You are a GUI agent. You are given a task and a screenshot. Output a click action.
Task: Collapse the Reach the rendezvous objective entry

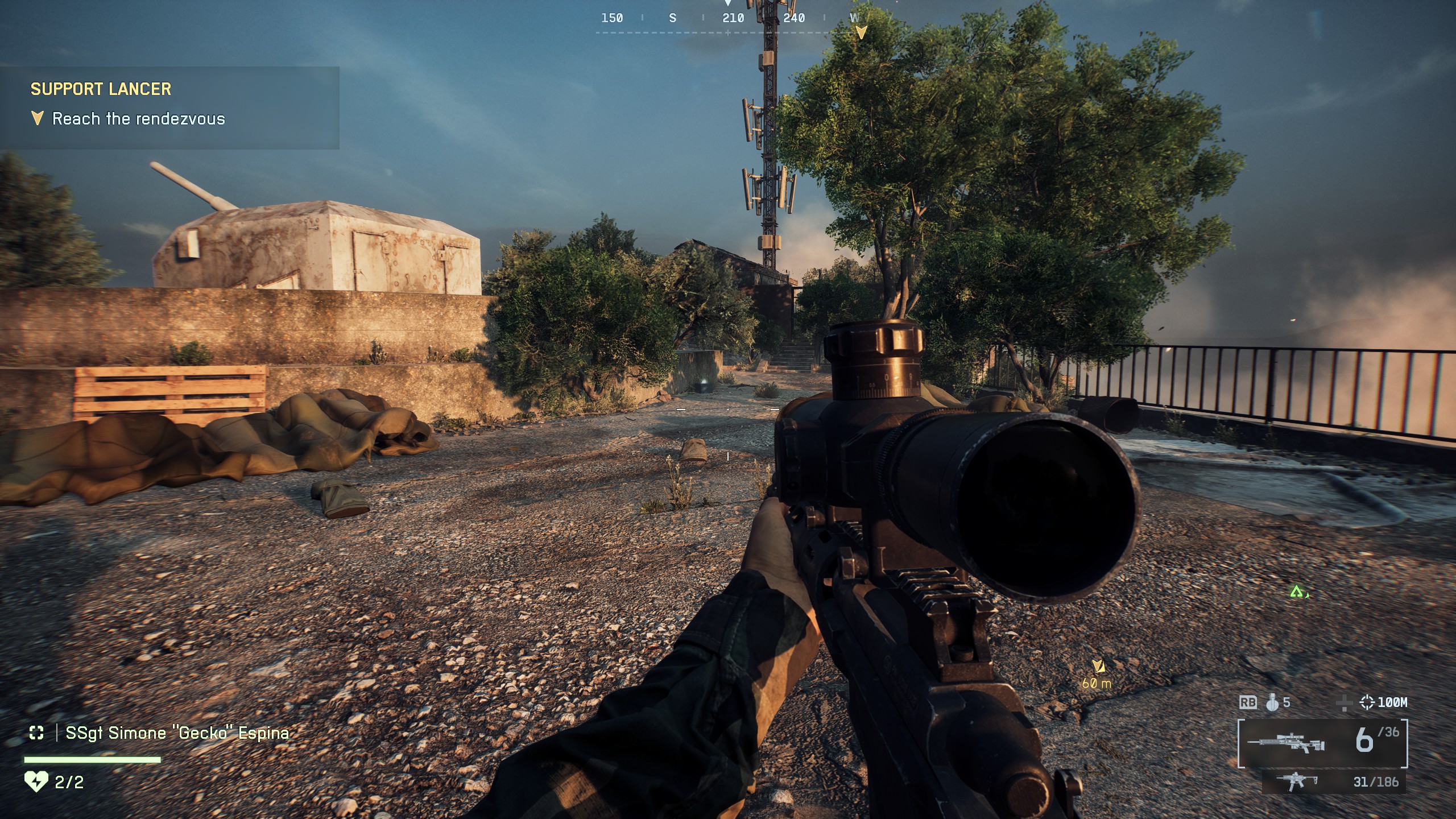coord(139,119)
